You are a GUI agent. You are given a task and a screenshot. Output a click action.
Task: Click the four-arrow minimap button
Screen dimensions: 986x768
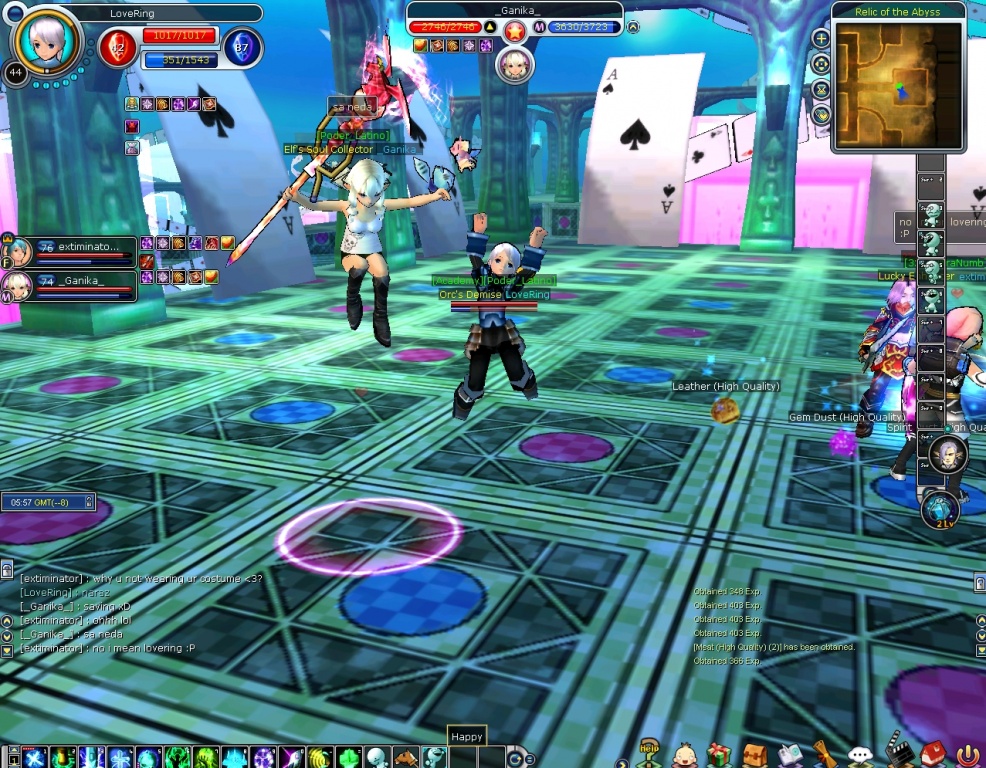(x=821, y=64)
